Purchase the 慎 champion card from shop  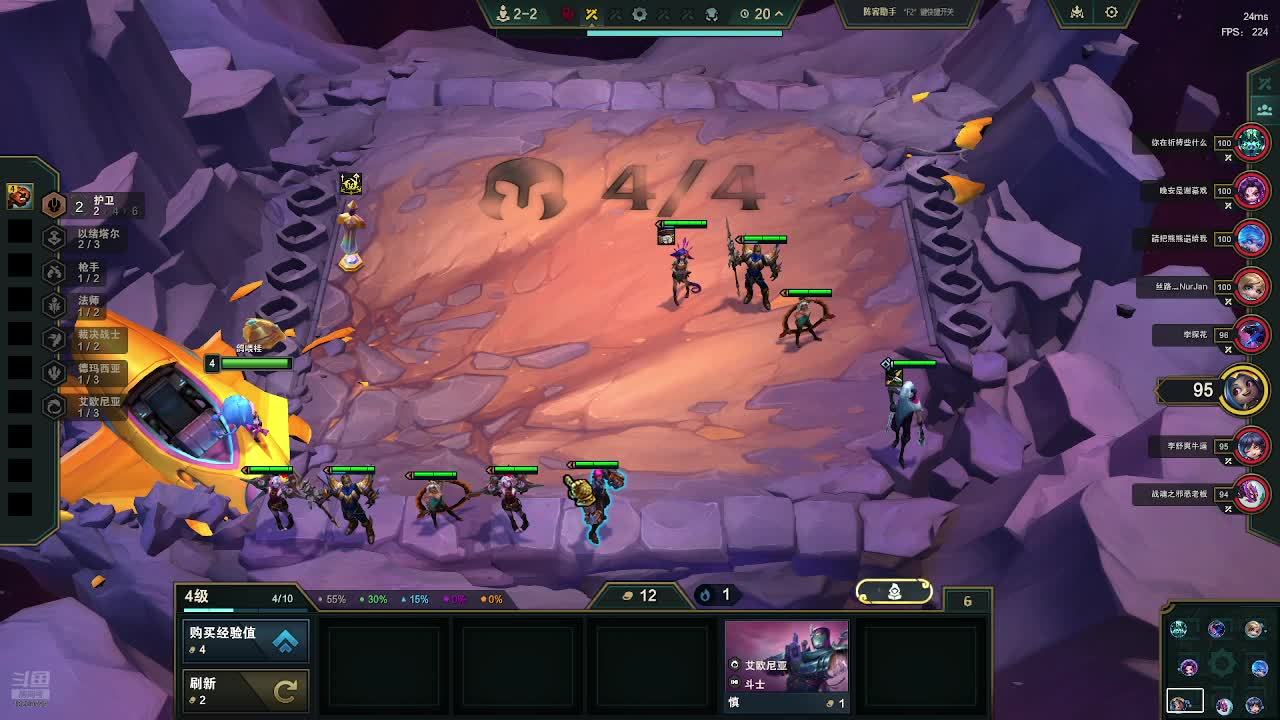point(786,665)
